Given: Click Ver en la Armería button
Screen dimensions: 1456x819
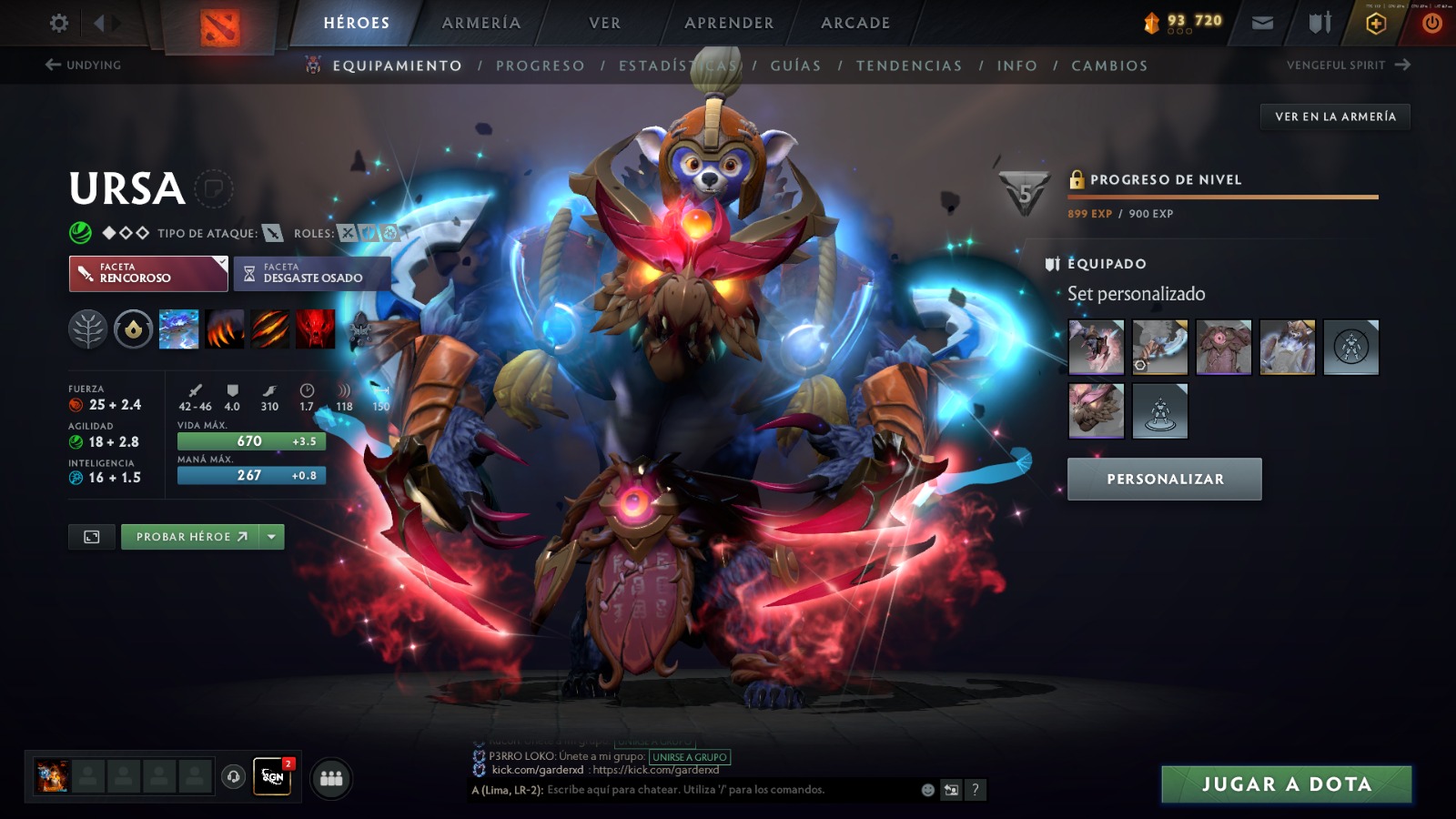Looking at the screenshot, I should tap(1335, 116).
